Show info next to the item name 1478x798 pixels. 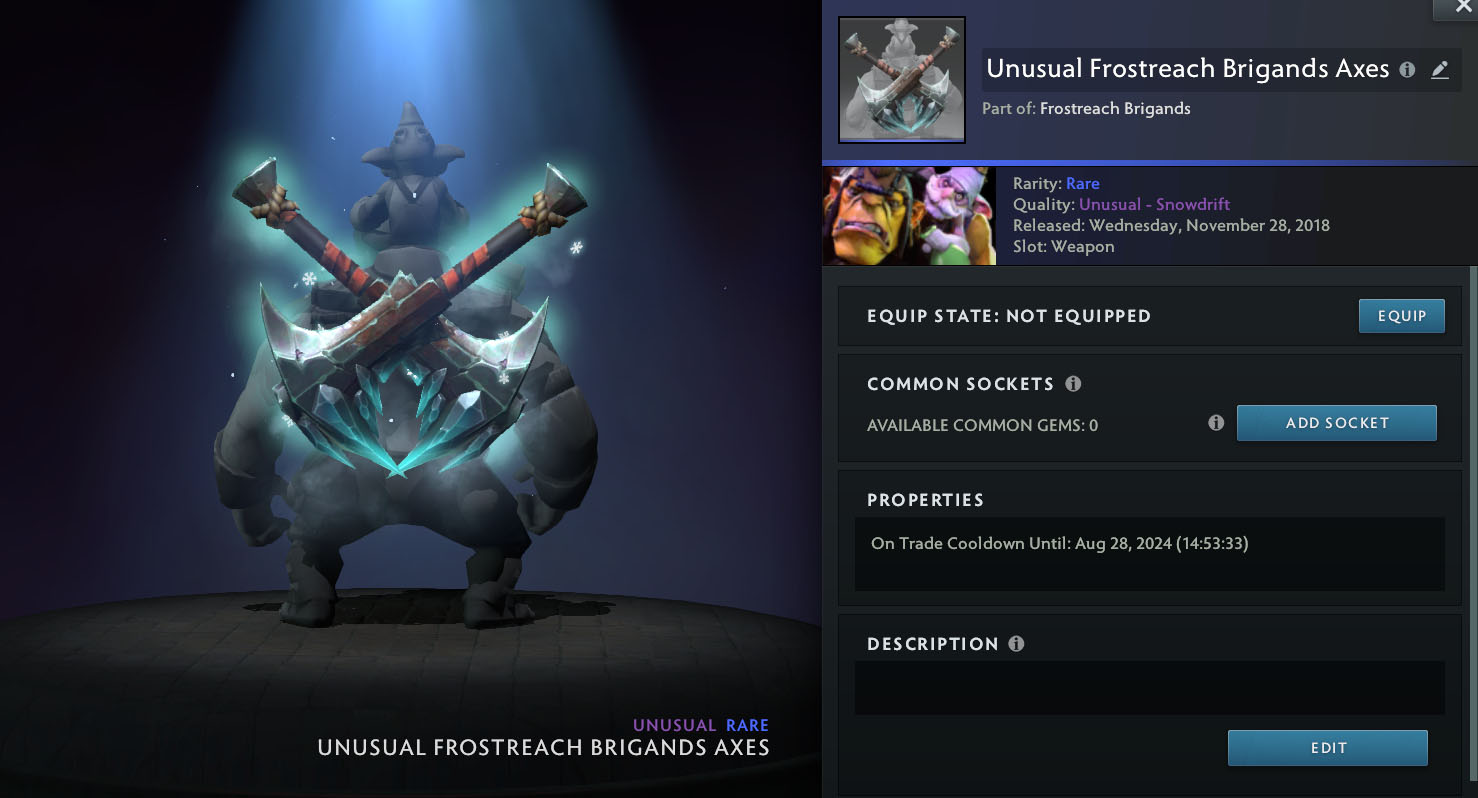pyautogui.click(x=1407, y=70)
